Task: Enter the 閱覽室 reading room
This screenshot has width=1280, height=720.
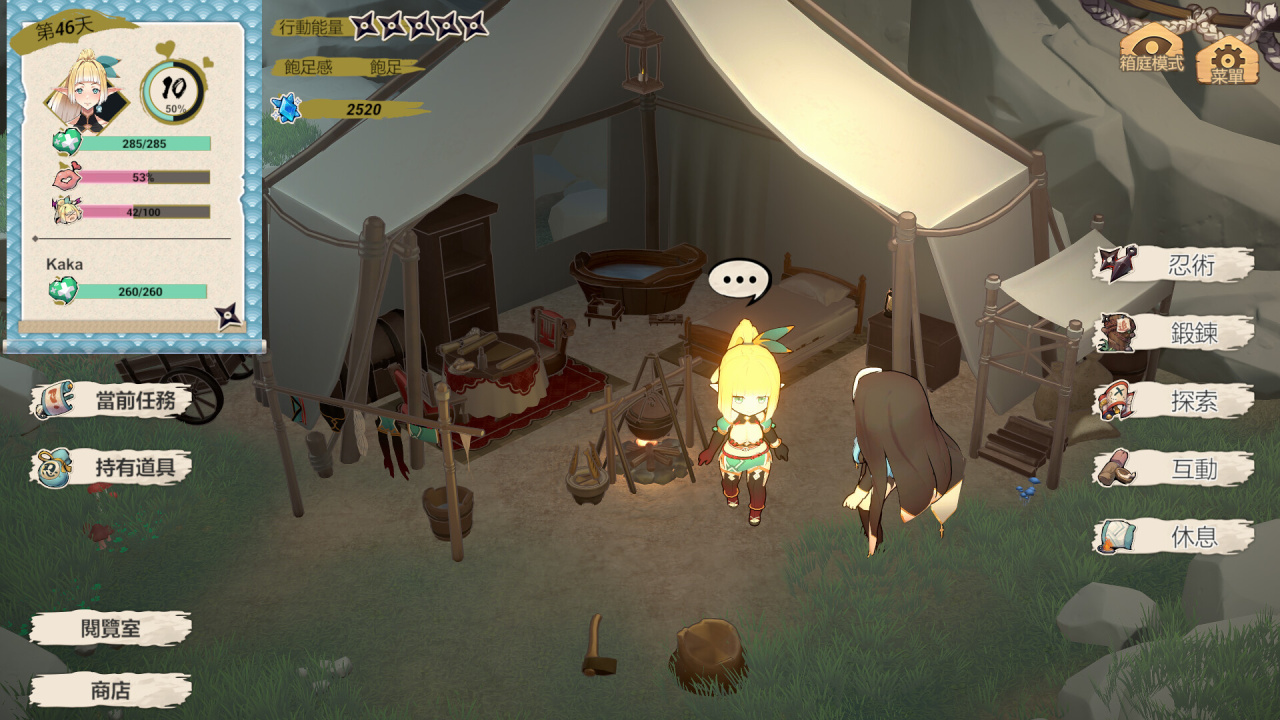Action: pos(110,629)
